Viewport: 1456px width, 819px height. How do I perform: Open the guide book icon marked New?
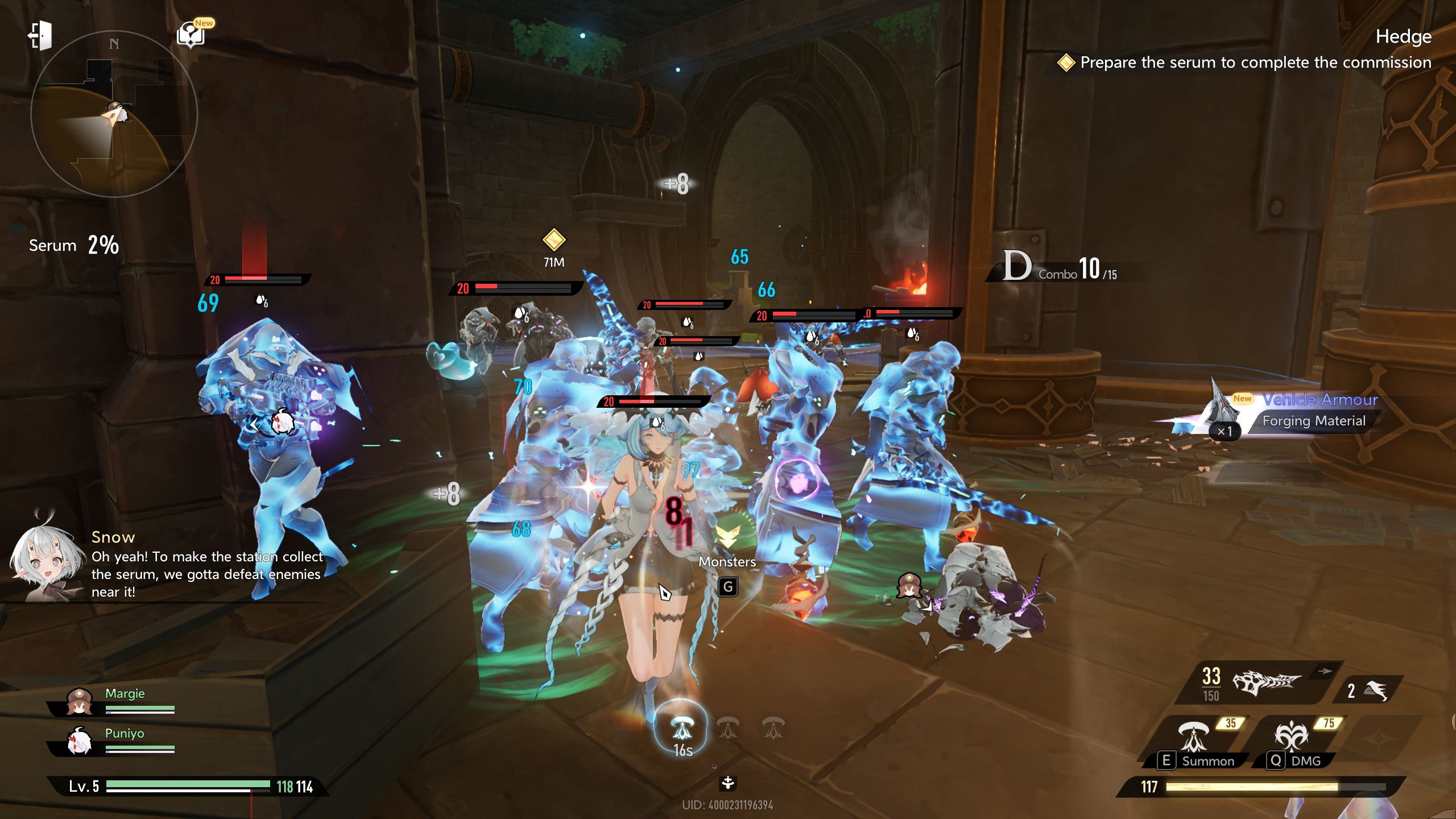(191, 35)
